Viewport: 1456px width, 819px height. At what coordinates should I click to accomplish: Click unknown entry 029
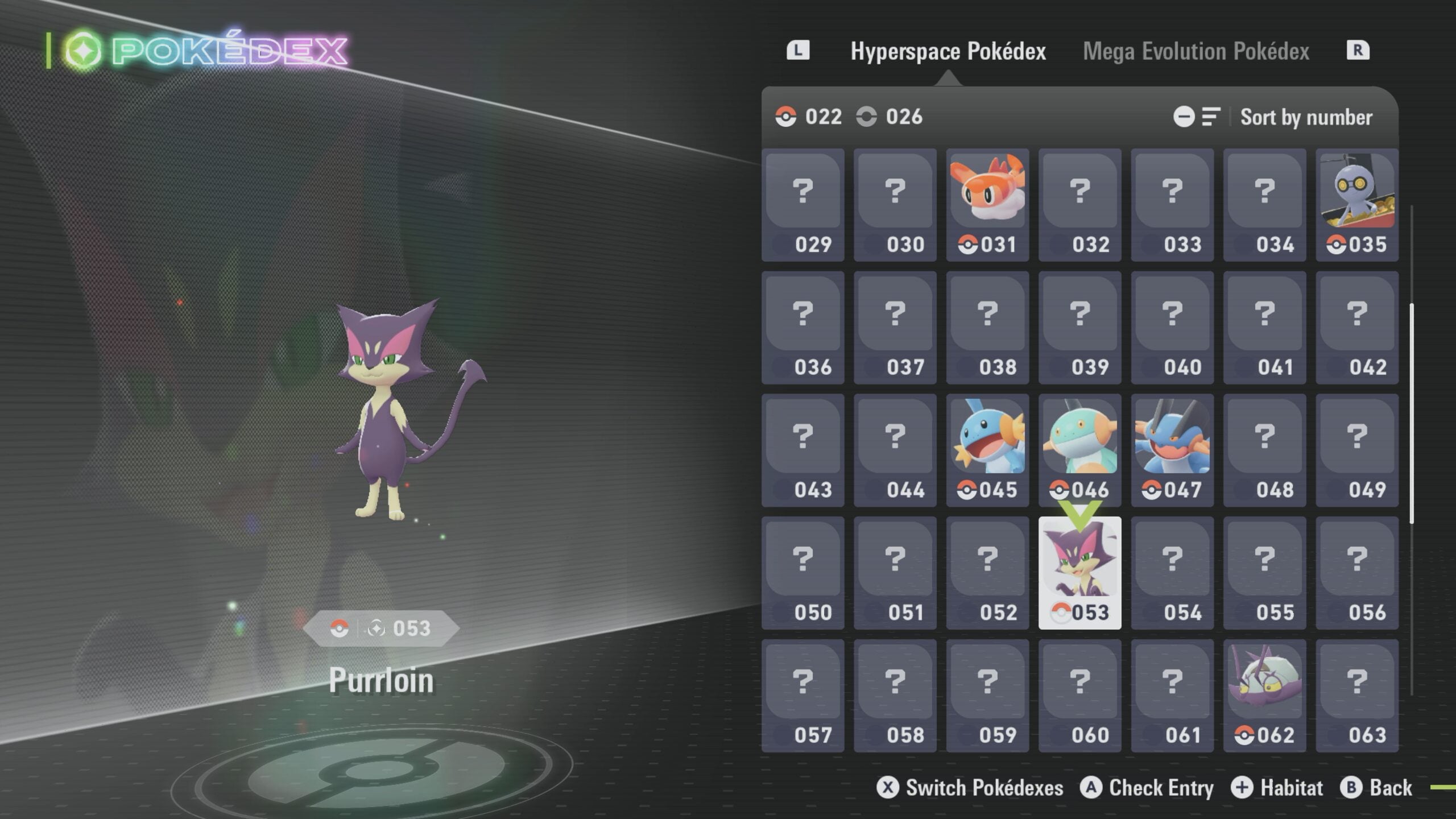(x=803, y=205)
